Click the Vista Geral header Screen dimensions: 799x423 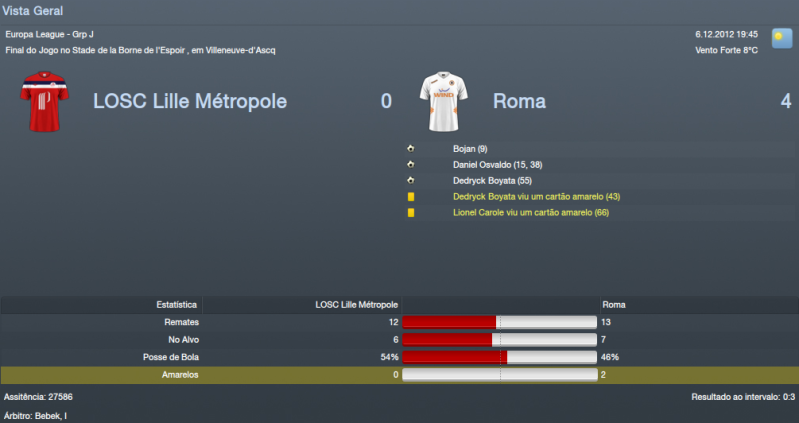click(x=33, y=11)
